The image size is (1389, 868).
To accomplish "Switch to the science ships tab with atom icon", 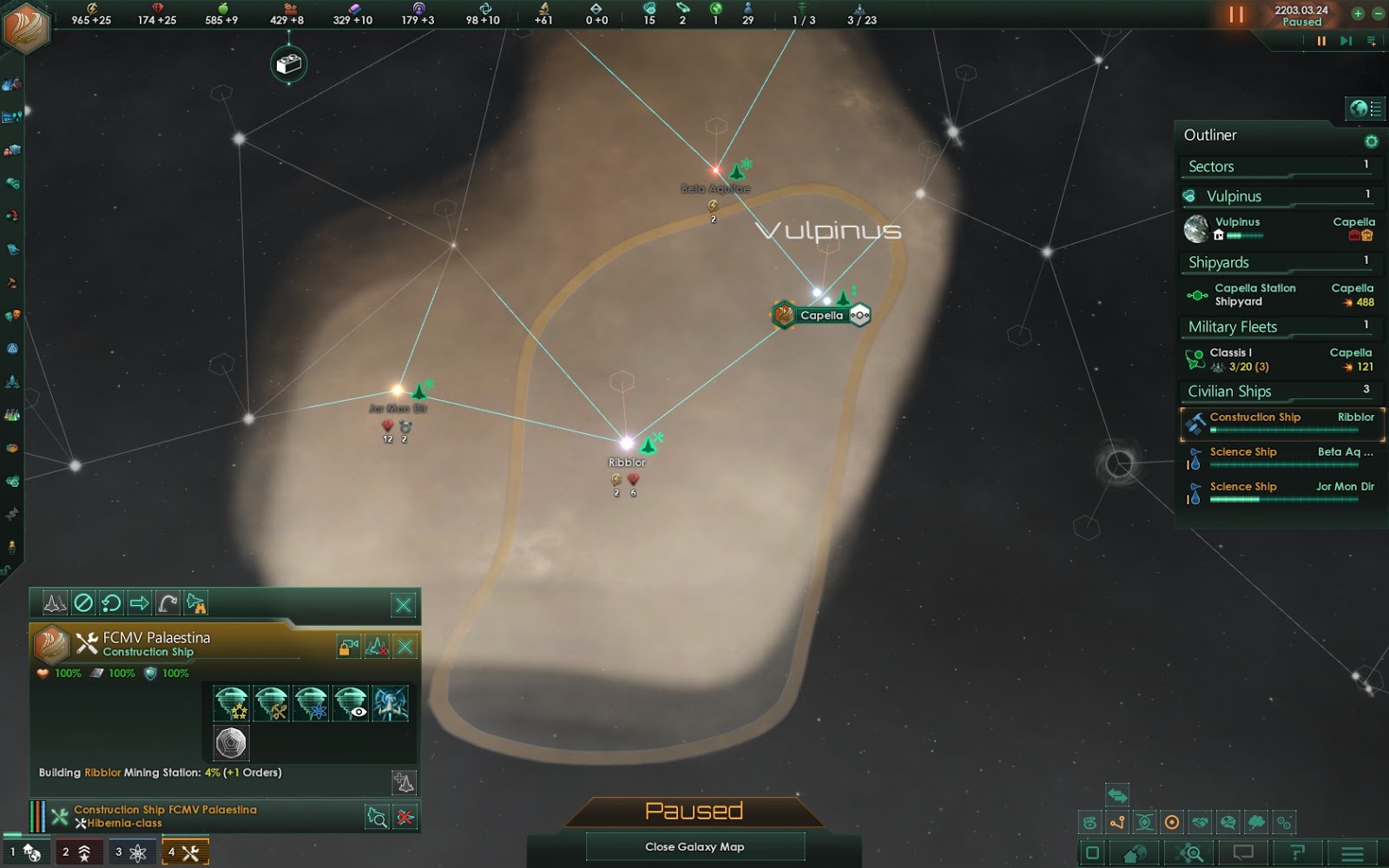I will (x=132, y=852).
